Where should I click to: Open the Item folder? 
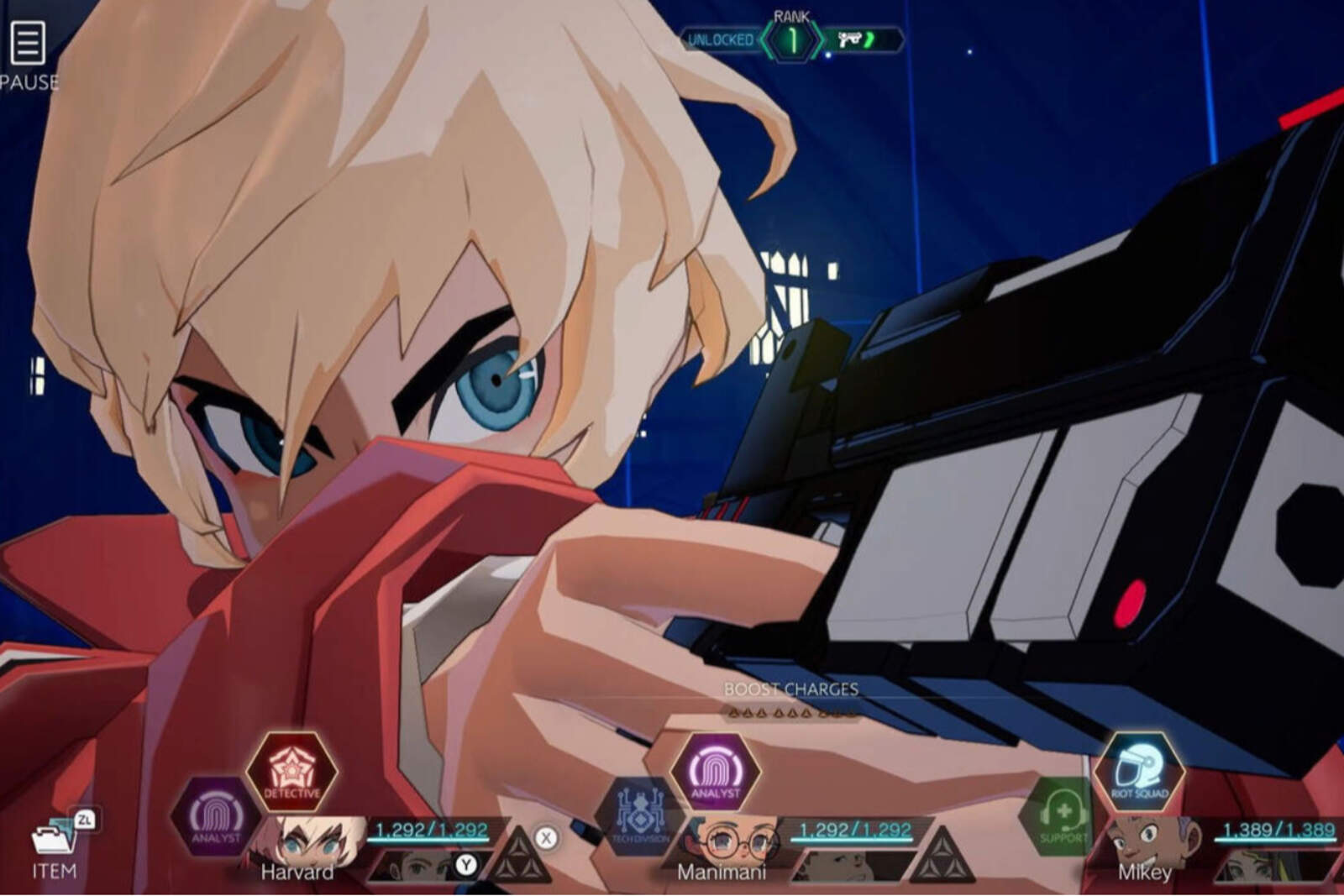(53, 841)
